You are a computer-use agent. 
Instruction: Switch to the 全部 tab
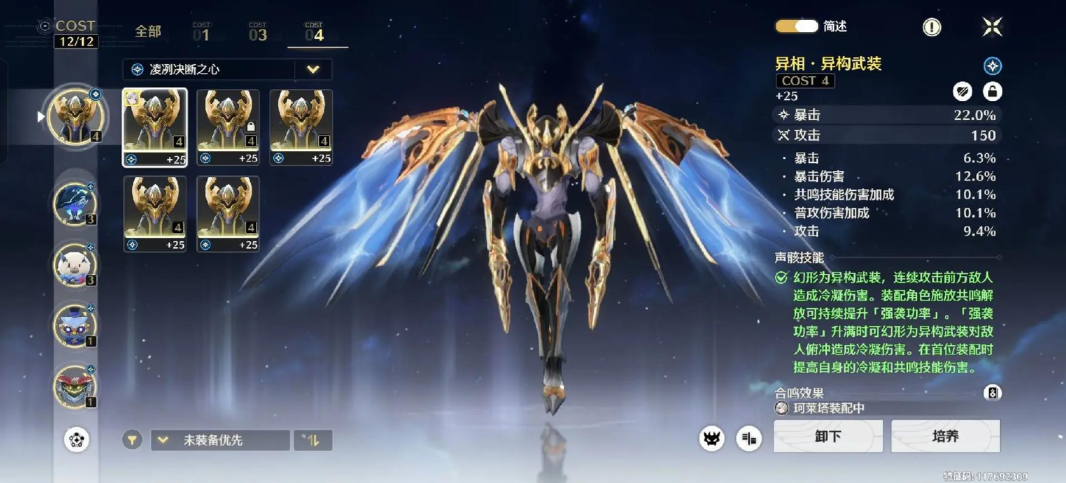pos(148,32)
